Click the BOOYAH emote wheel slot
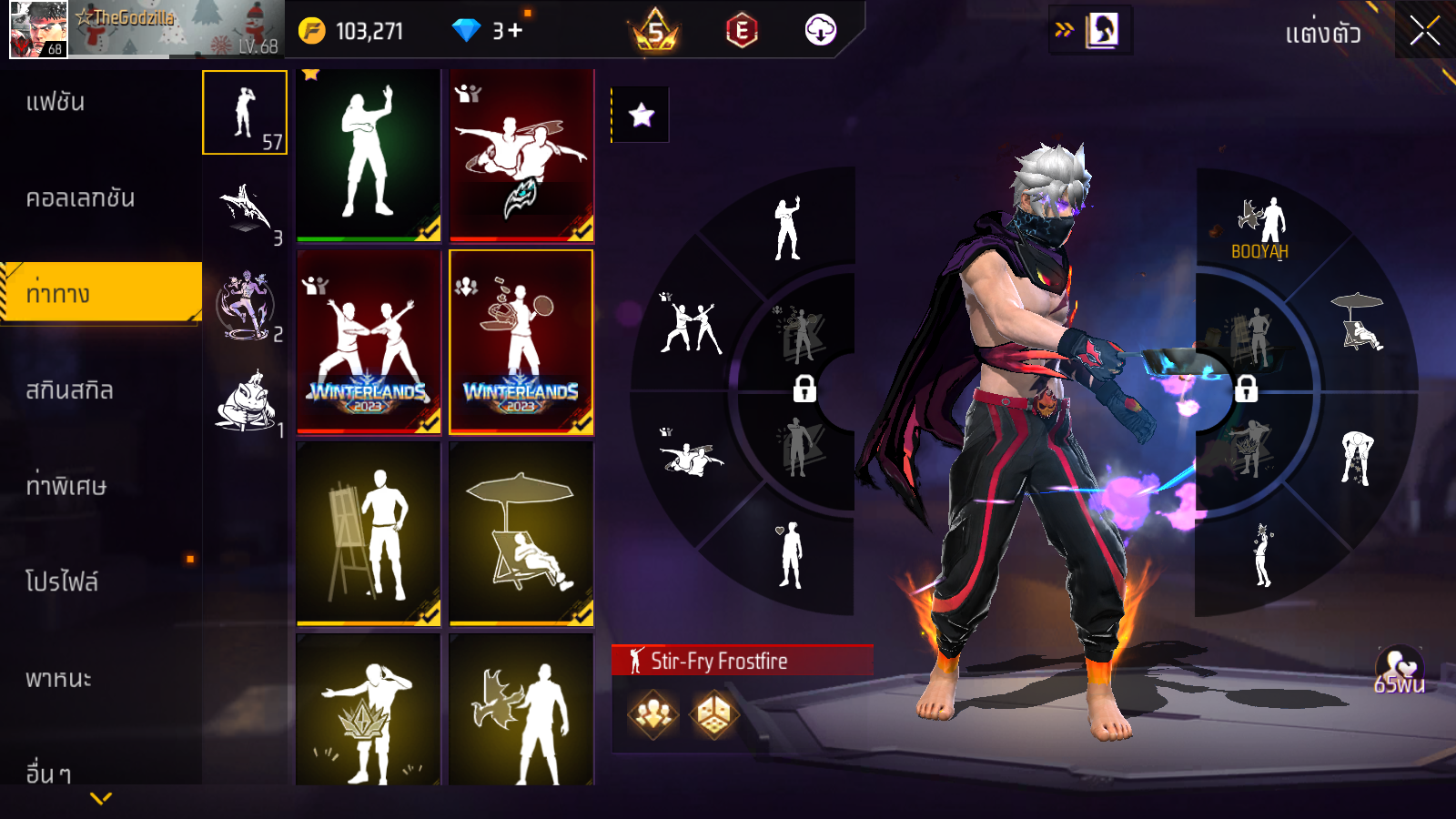The width and height of the screenshot is (1456, 819). pos(1260,229)
